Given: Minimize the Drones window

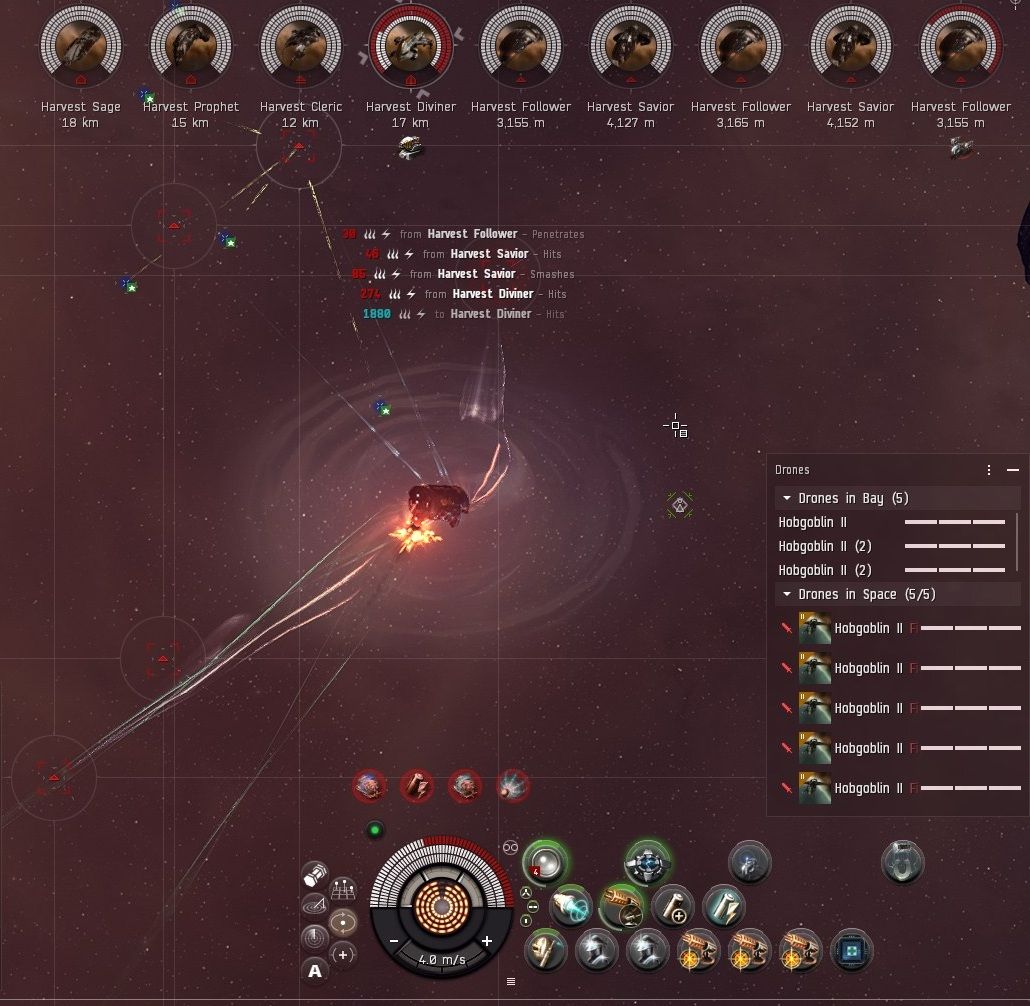Looking at the screenshot, I should (x=1010, y=470).
